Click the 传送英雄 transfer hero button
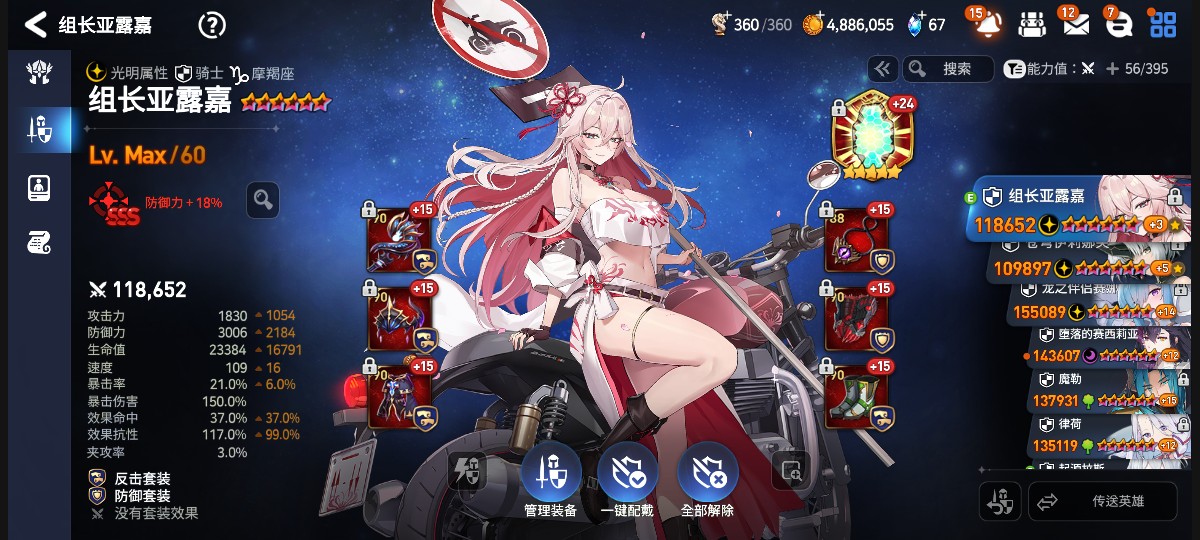This screenshot has width=1200, height=540. pyautogui.click(x=1103, y=501)
